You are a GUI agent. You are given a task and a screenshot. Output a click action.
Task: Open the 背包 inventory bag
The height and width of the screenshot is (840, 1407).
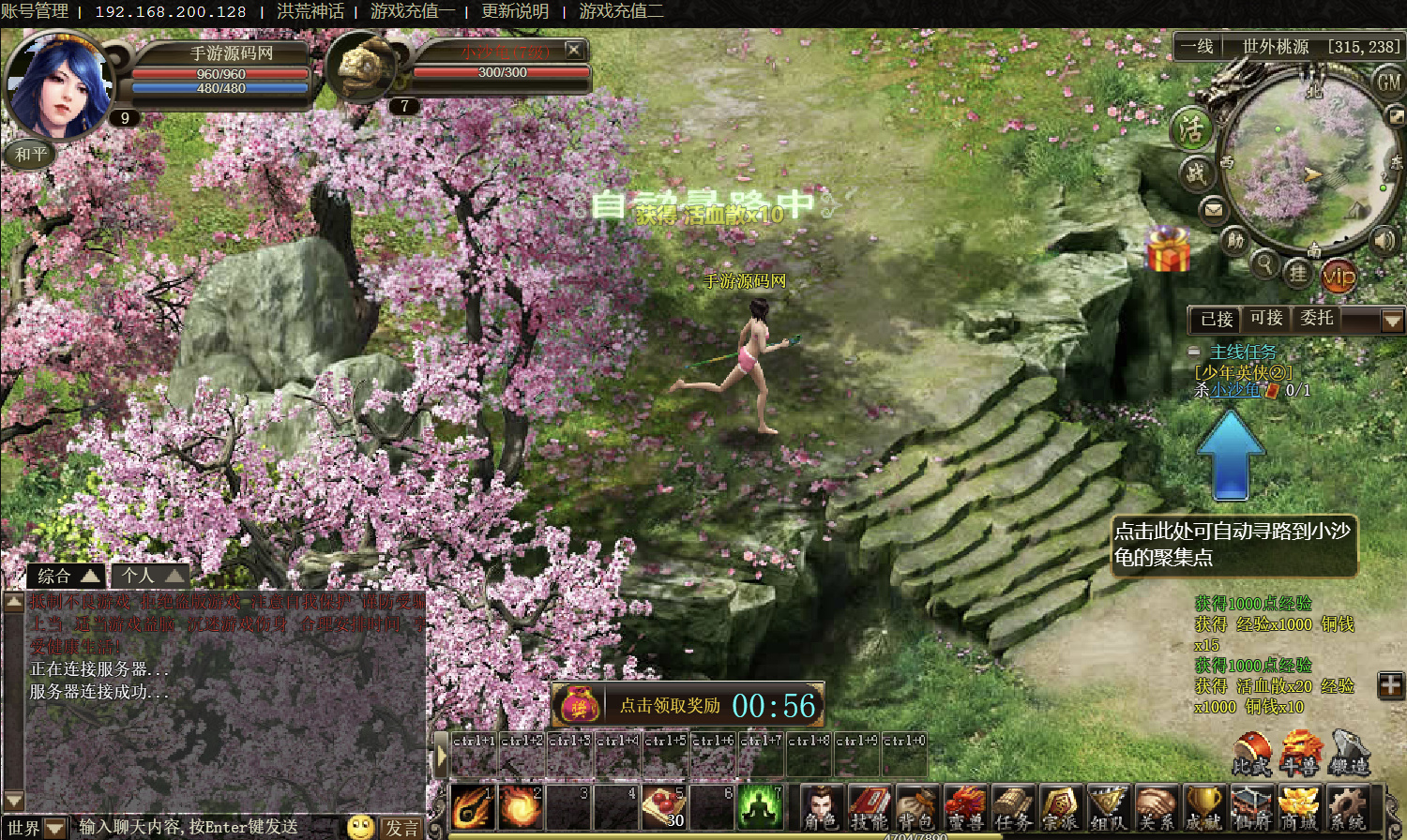pyautogui.click(x=916, y=807)
